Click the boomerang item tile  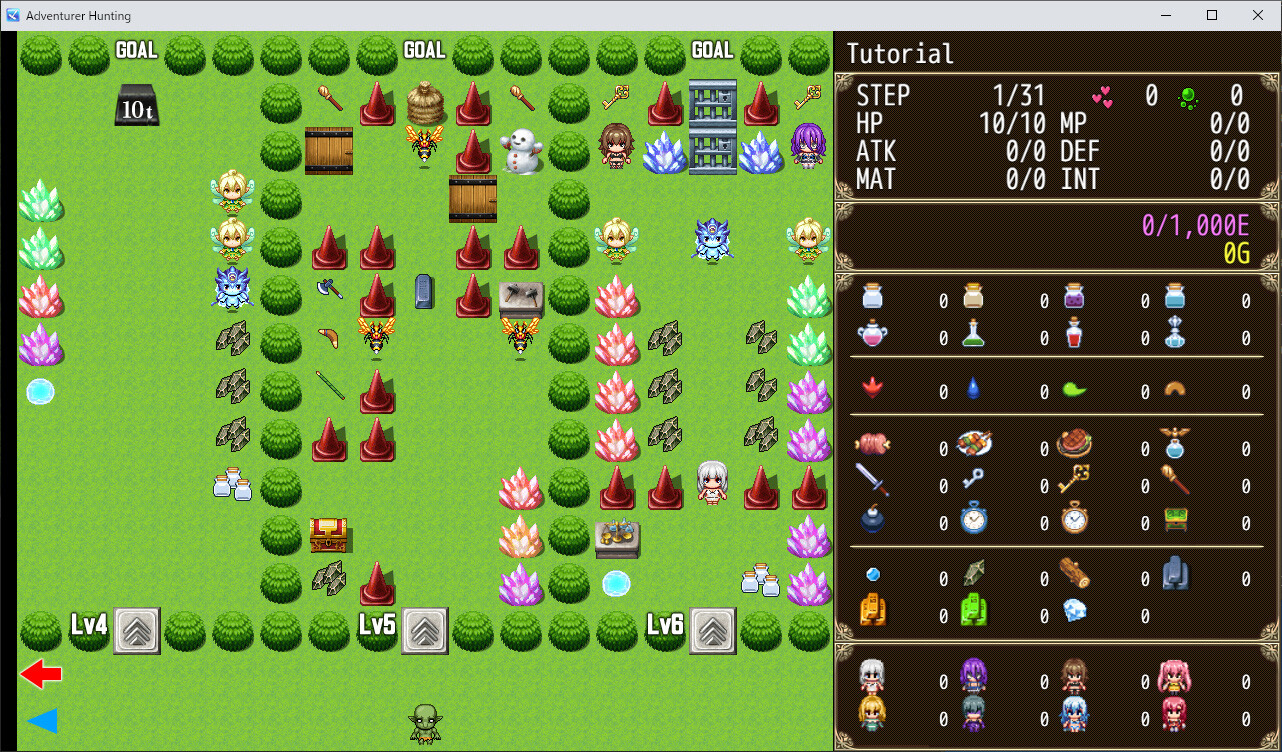click(x=328, y=339)
